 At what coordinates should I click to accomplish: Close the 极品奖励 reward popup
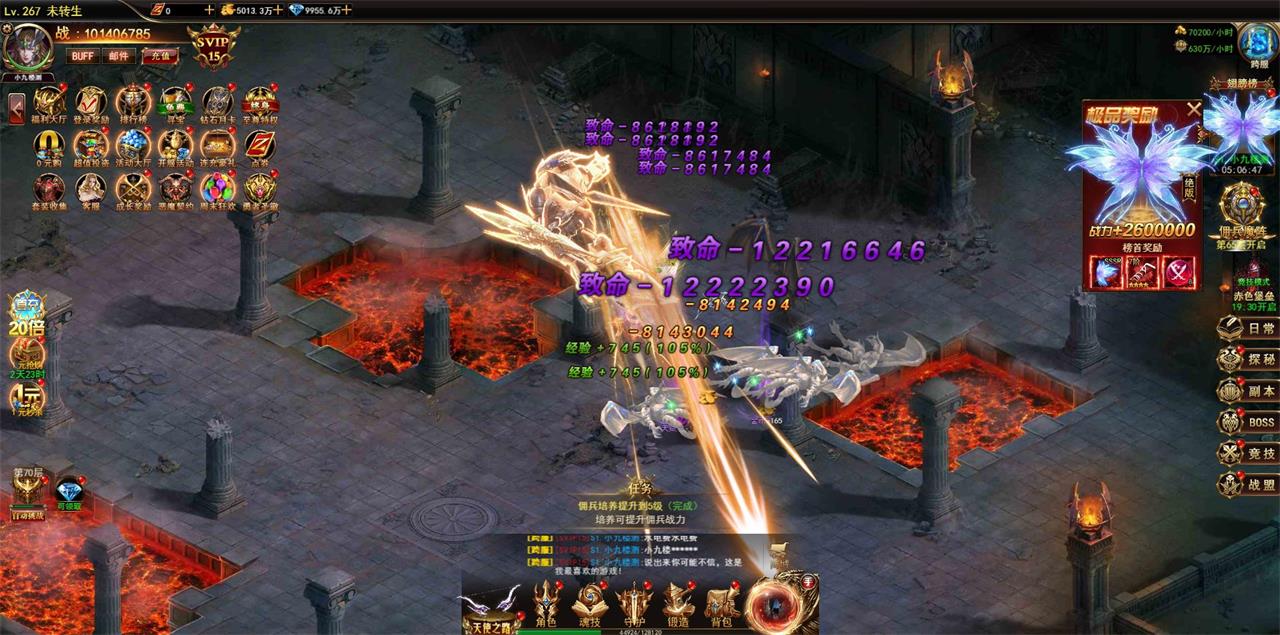tap(1193, 109)
